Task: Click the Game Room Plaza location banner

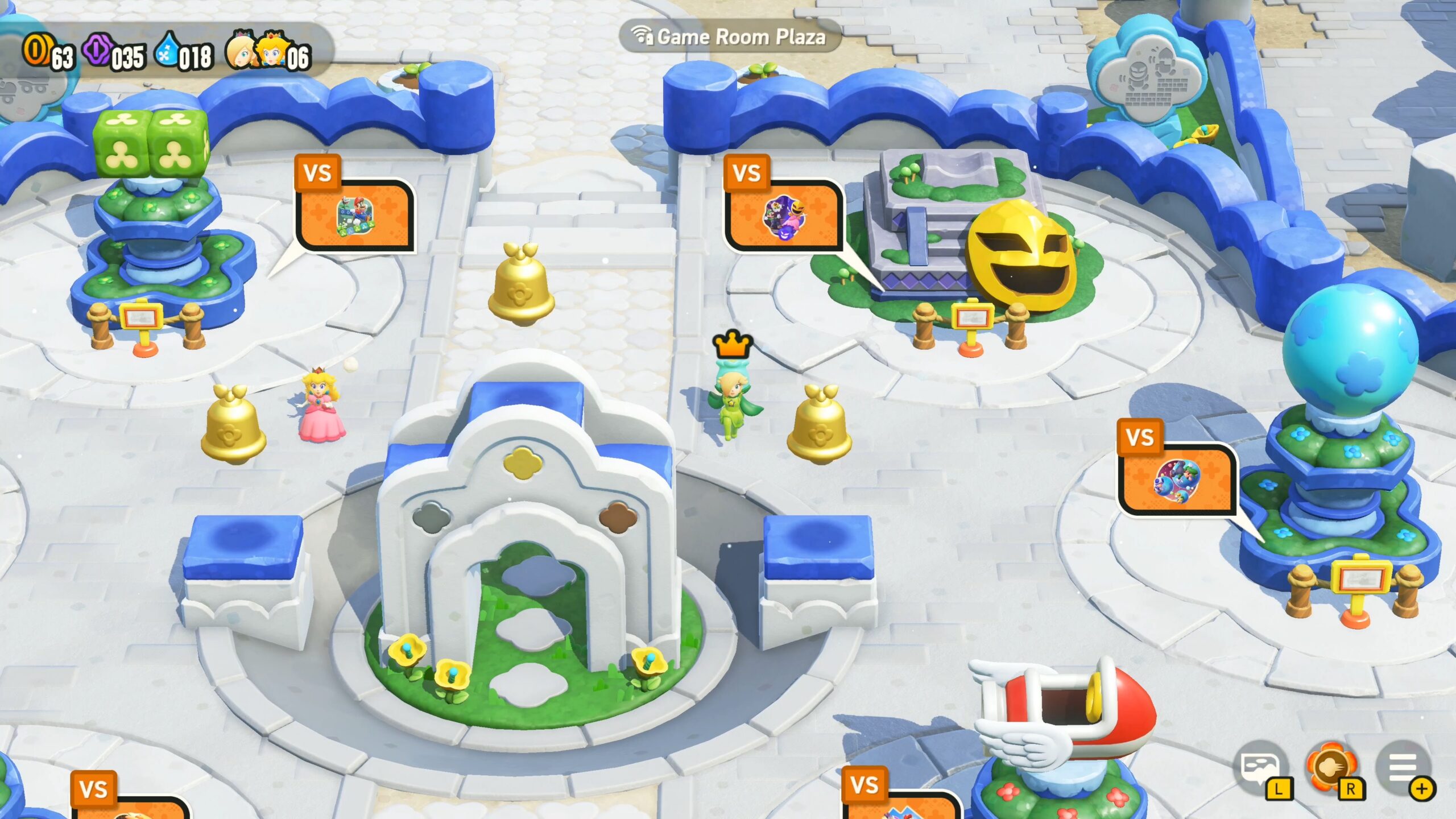Action: [730, 37]
